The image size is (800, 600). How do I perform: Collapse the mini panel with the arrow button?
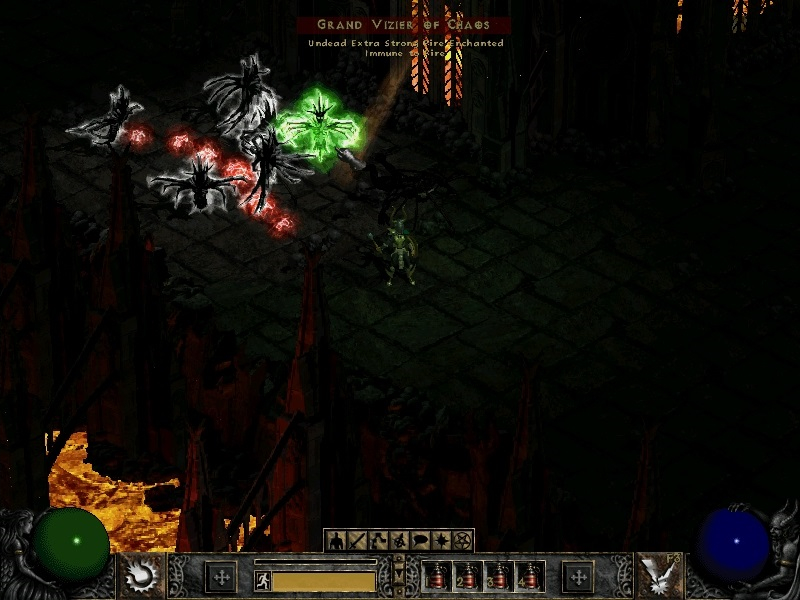click(x=399, y=577)
